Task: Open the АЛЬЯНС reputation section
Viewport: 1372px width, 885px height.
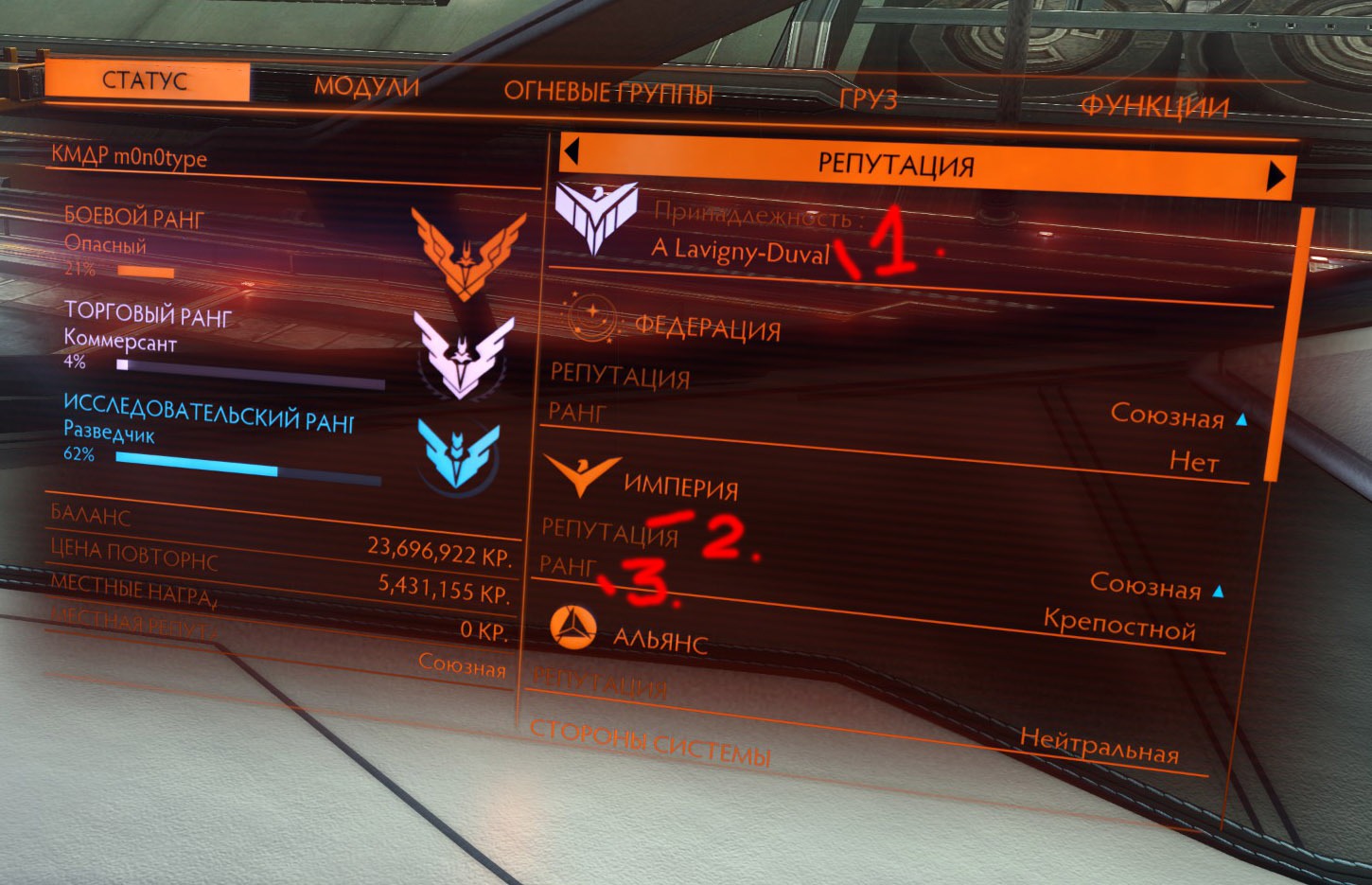Action: [660, 640]
